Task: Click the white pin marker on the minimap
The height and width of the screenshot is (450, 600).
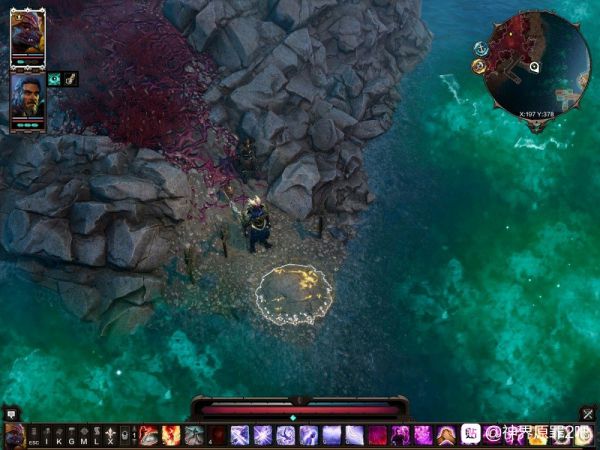Action: pos(535,68)
